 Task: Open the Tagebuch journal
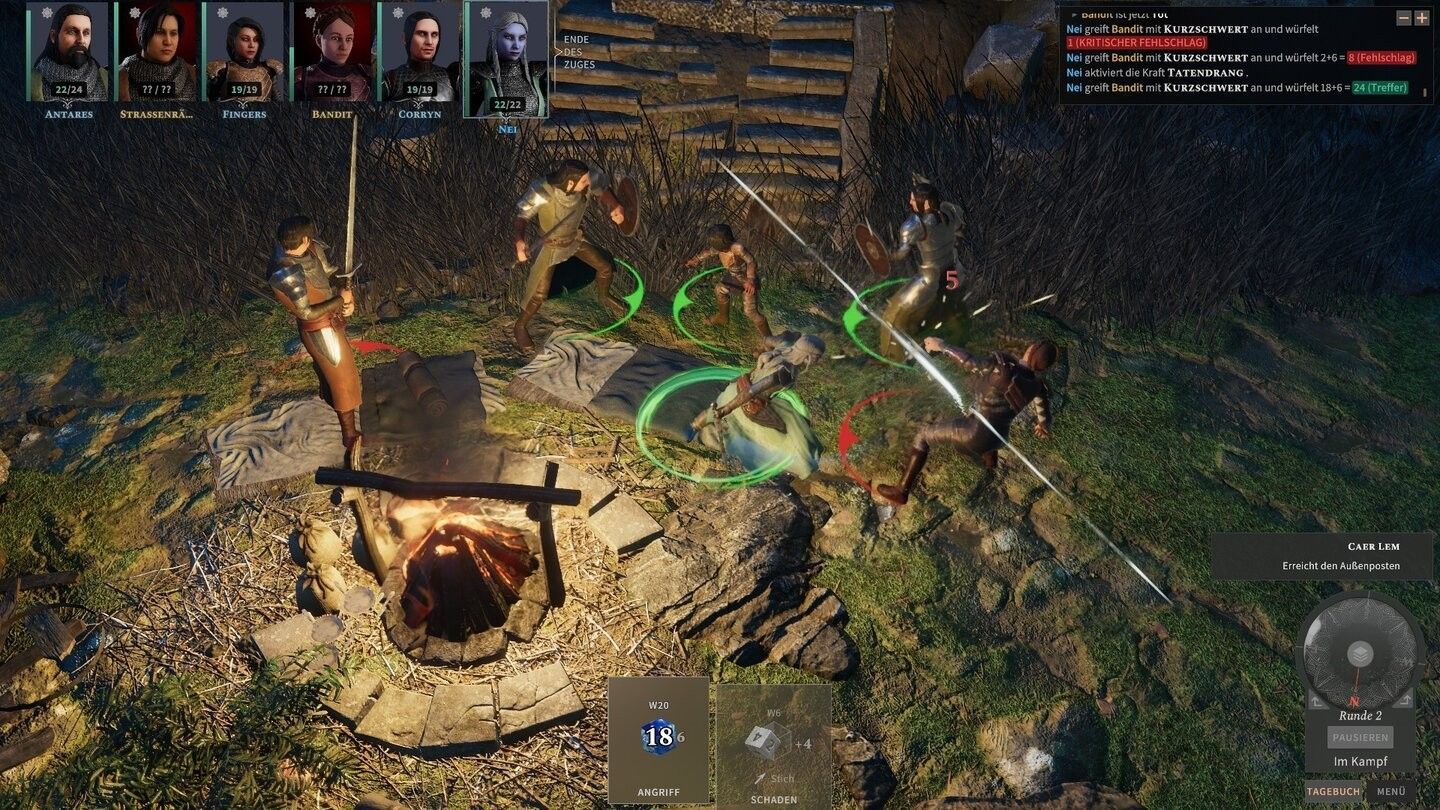[x=1333, y=791]
